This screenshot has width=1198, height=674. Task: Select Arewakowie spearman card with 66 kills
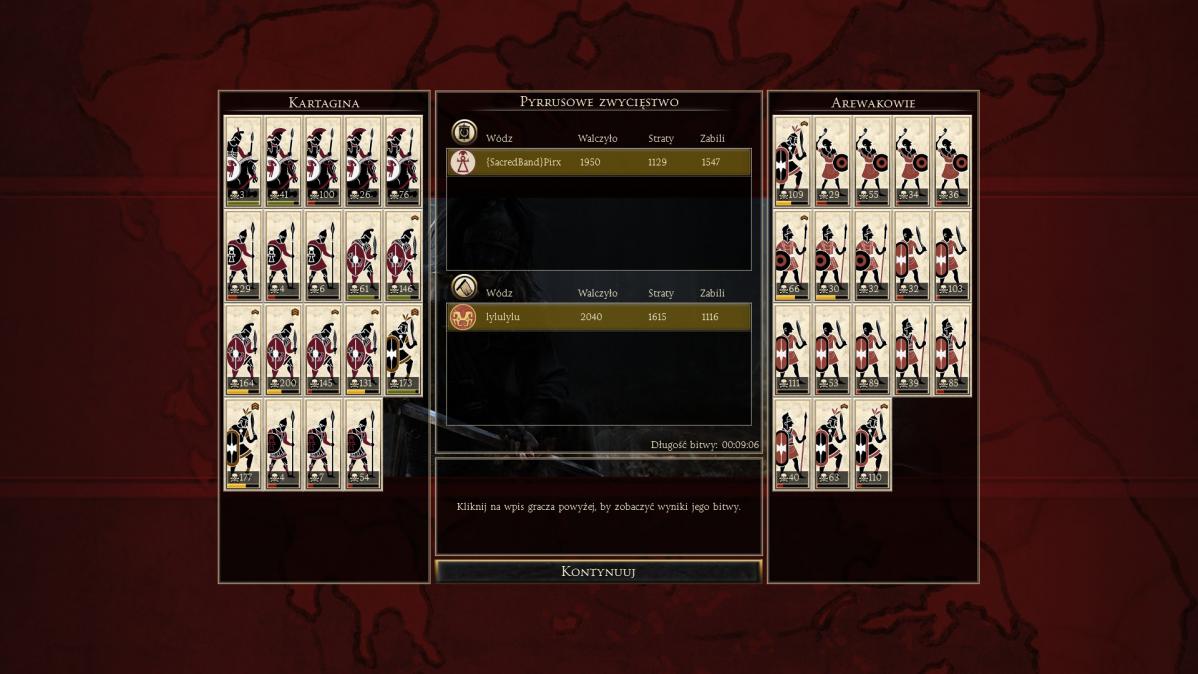tap(792, 256)
